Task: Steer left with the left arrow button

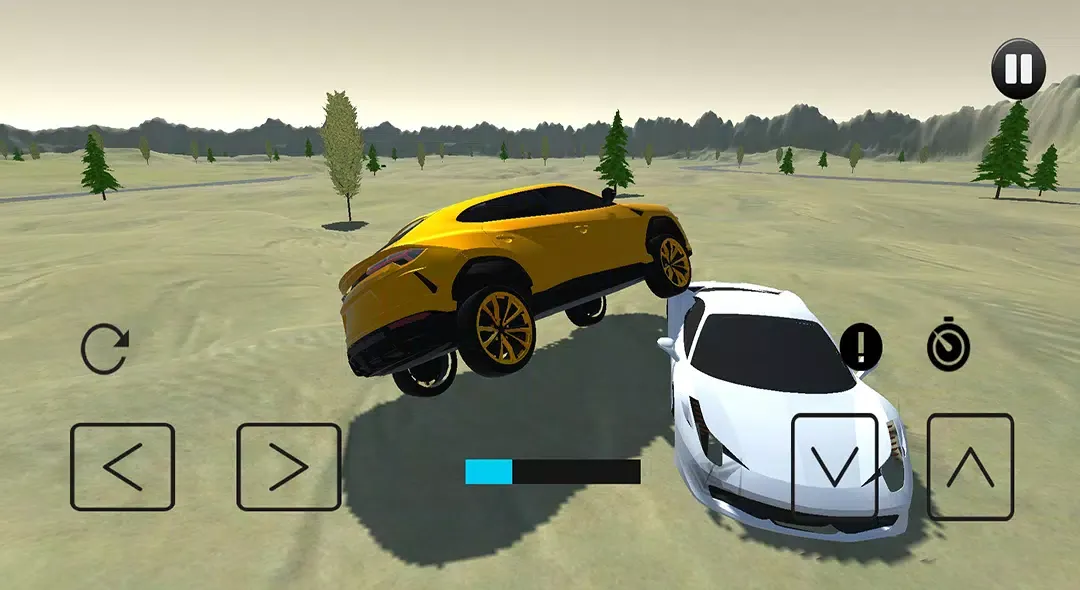Action: (x=123, y=467)
